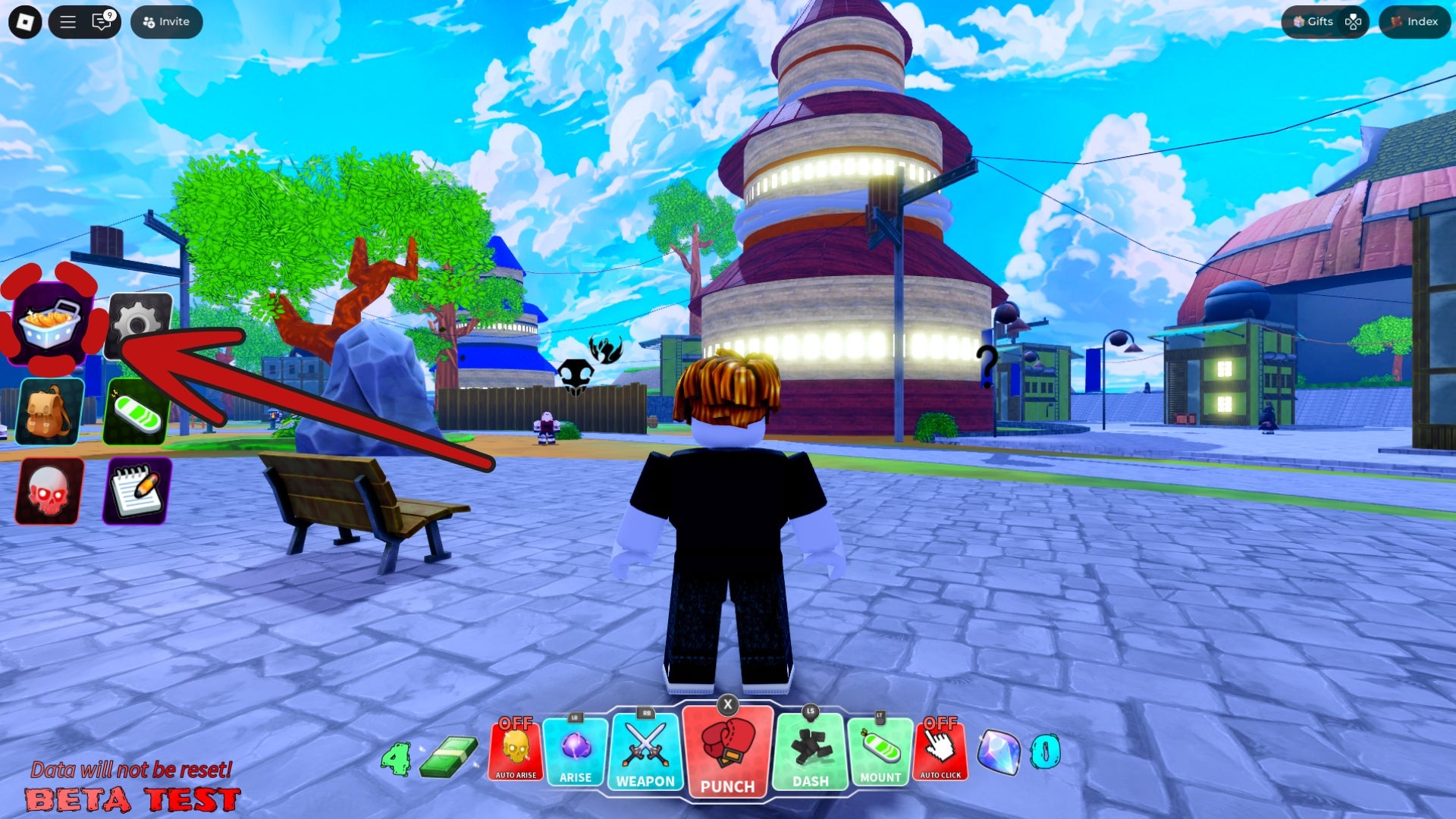Click the Mount button
Image resolution: width=1456 pixels, height=819 pixels.
pyautogui.click(x=880, y=751)
